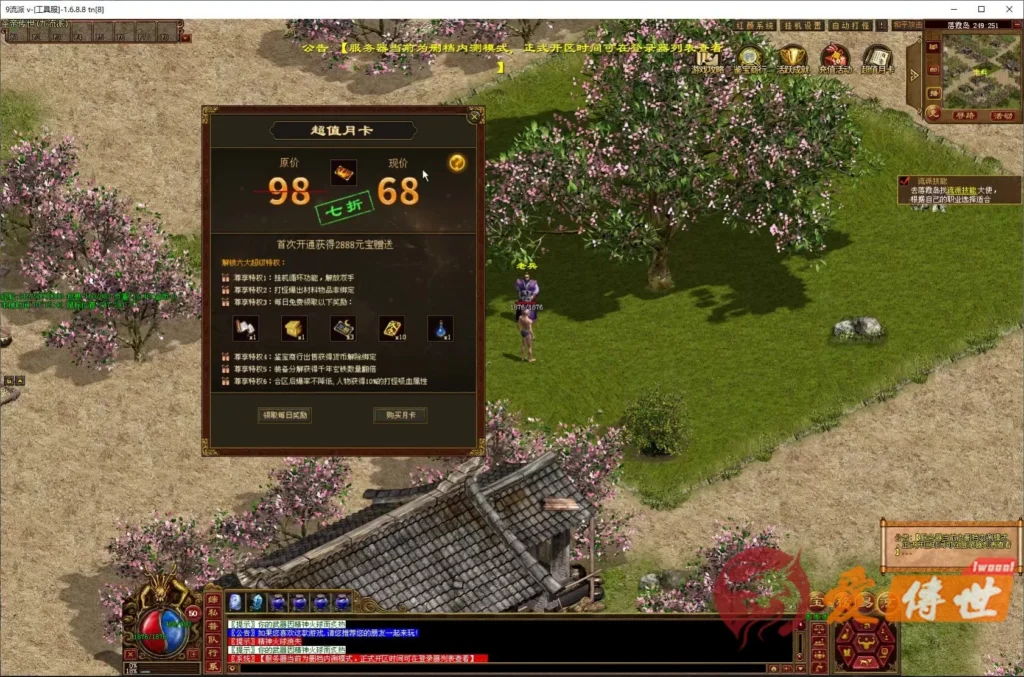Image resolution: width=1024 pixels, height=677 pixels.
Task: Click the 寻路 pathfinding button under minimap
Action: pyautogui.click(x=962, y=115)
